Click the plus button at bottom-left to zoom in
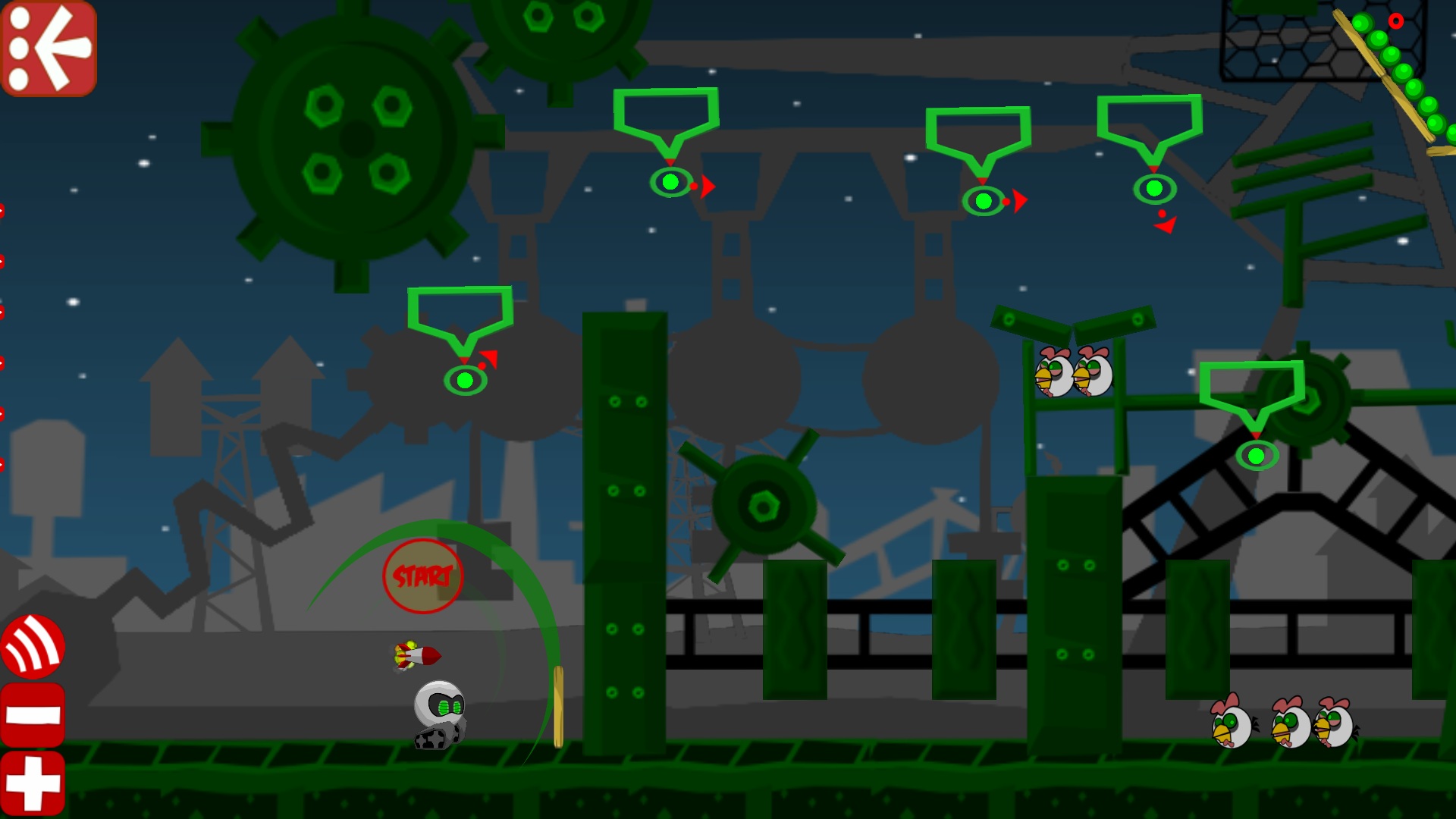Viewport: 1456px width, 819px height. 33,786
